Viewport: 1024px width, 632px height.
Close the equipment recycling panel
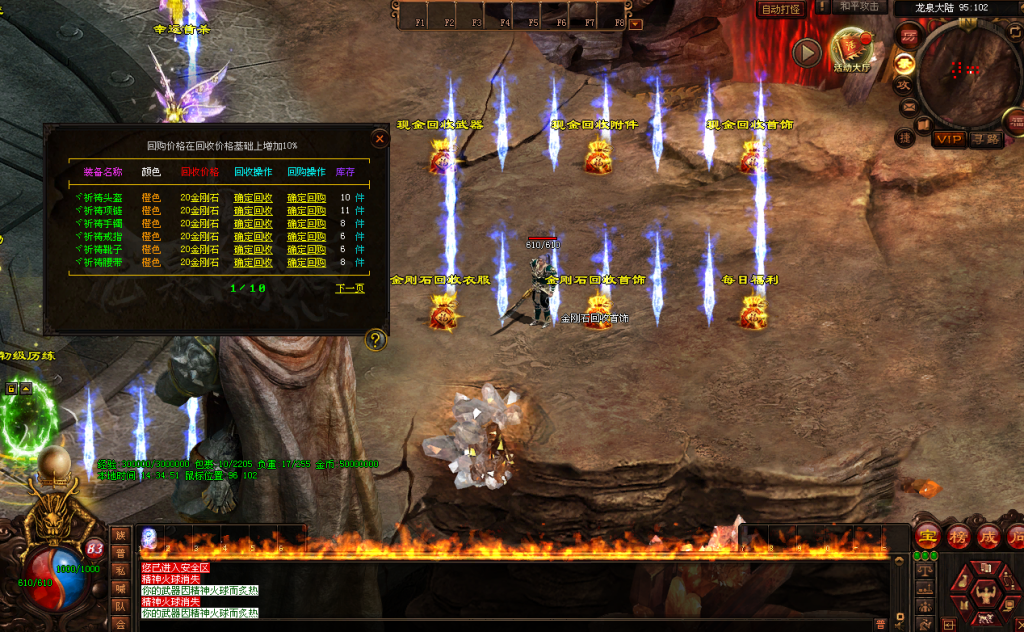(379, 139)
